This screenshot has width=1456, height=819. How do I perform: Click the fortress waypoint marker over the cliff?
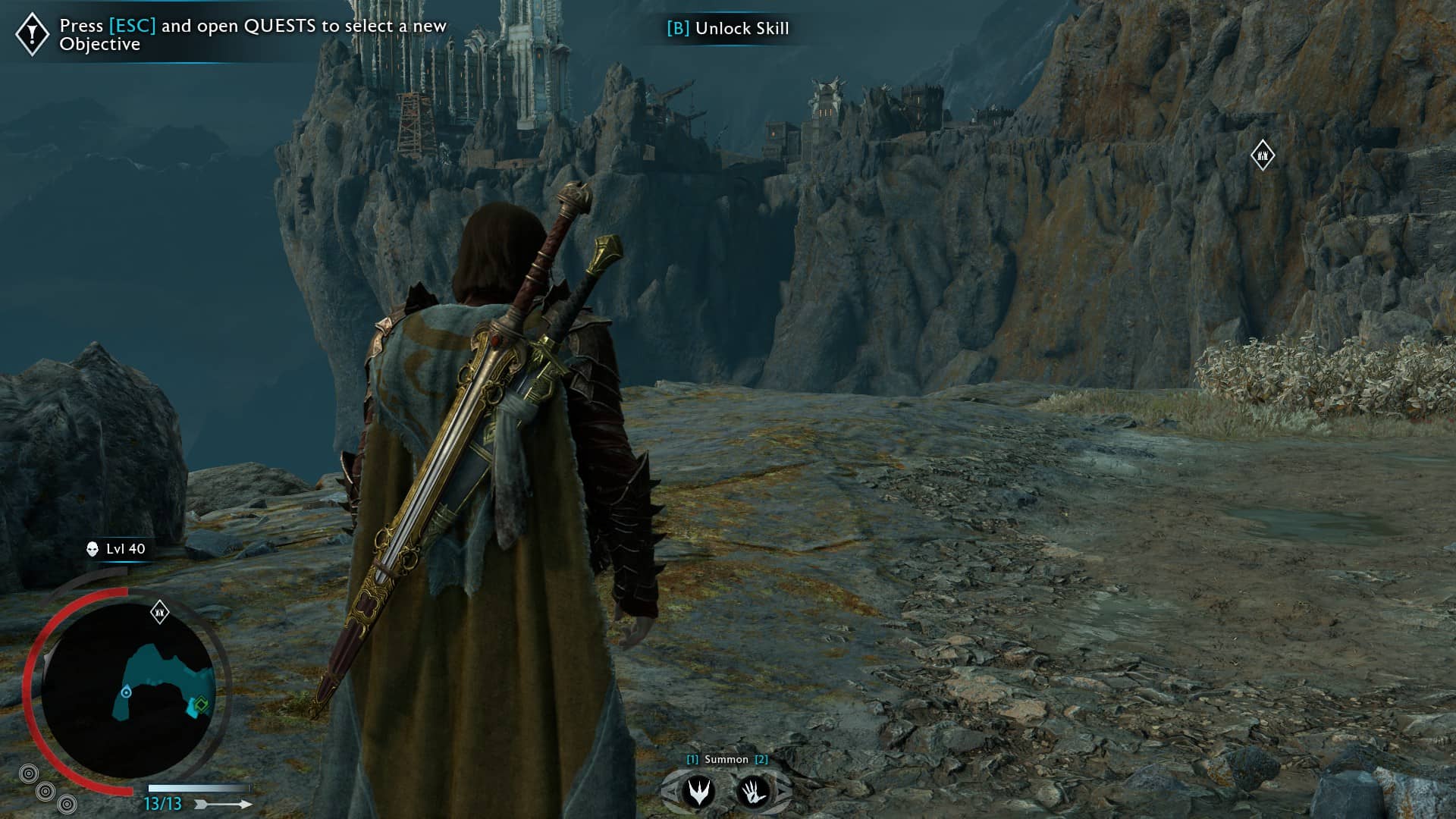point(1263,155)
